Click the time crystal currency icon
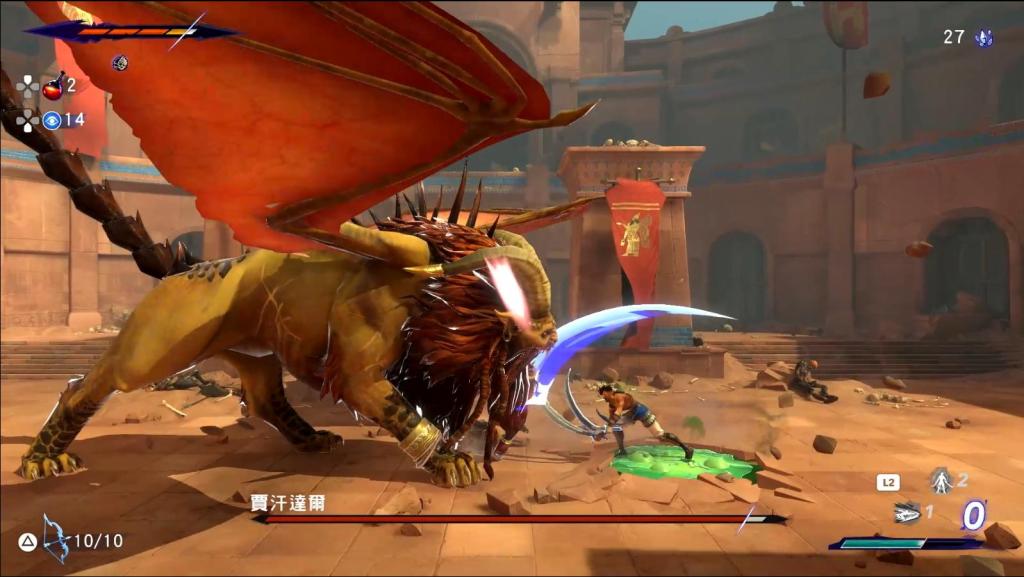 984,38
